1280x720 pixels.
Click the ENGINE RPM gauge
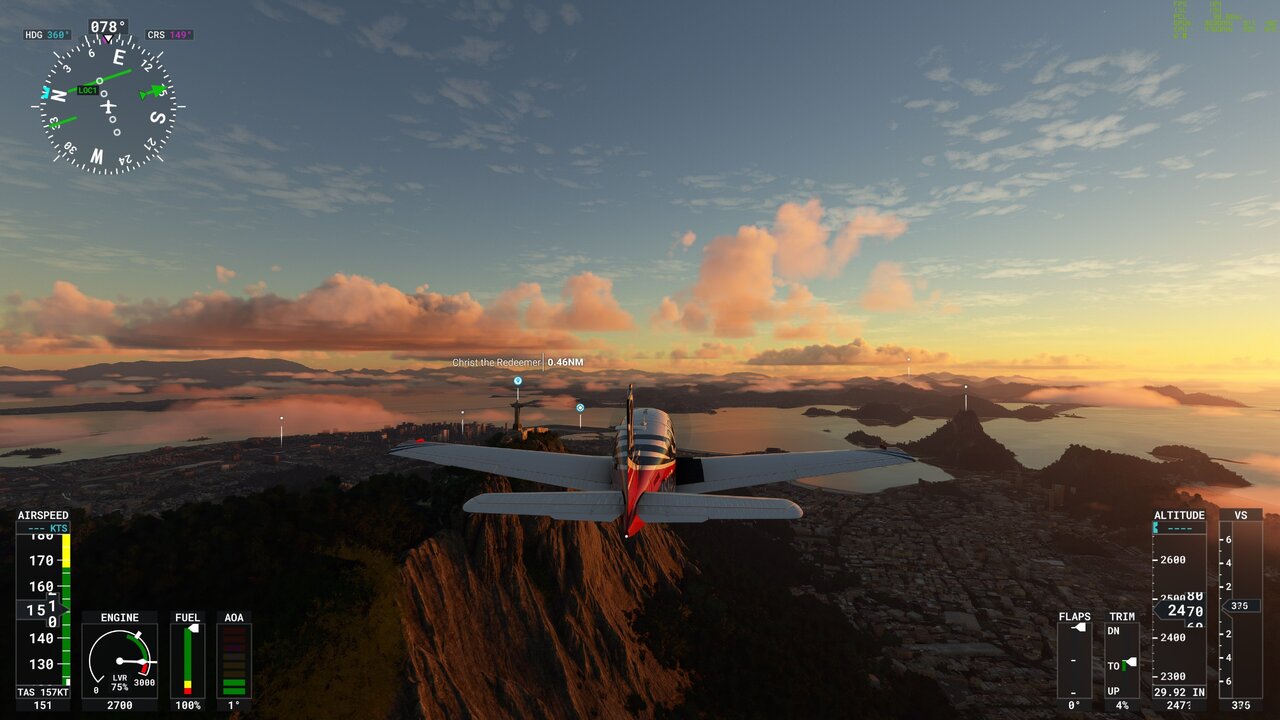click(x=121, y=660)
